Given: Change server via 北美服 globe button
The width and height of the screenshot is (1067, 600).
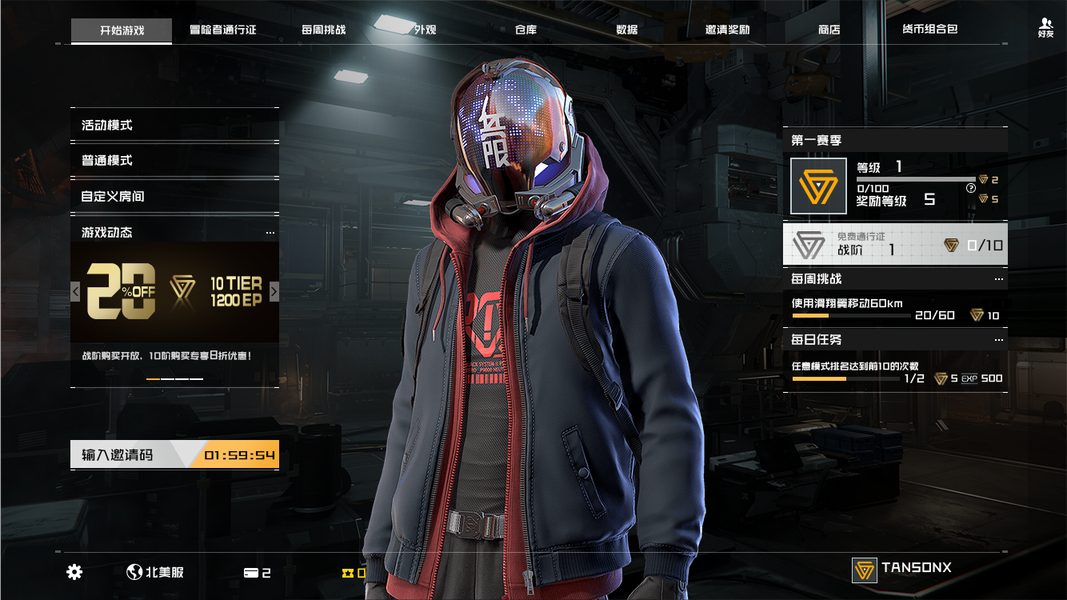Looking at the screenshot, I should pos(155,572).
